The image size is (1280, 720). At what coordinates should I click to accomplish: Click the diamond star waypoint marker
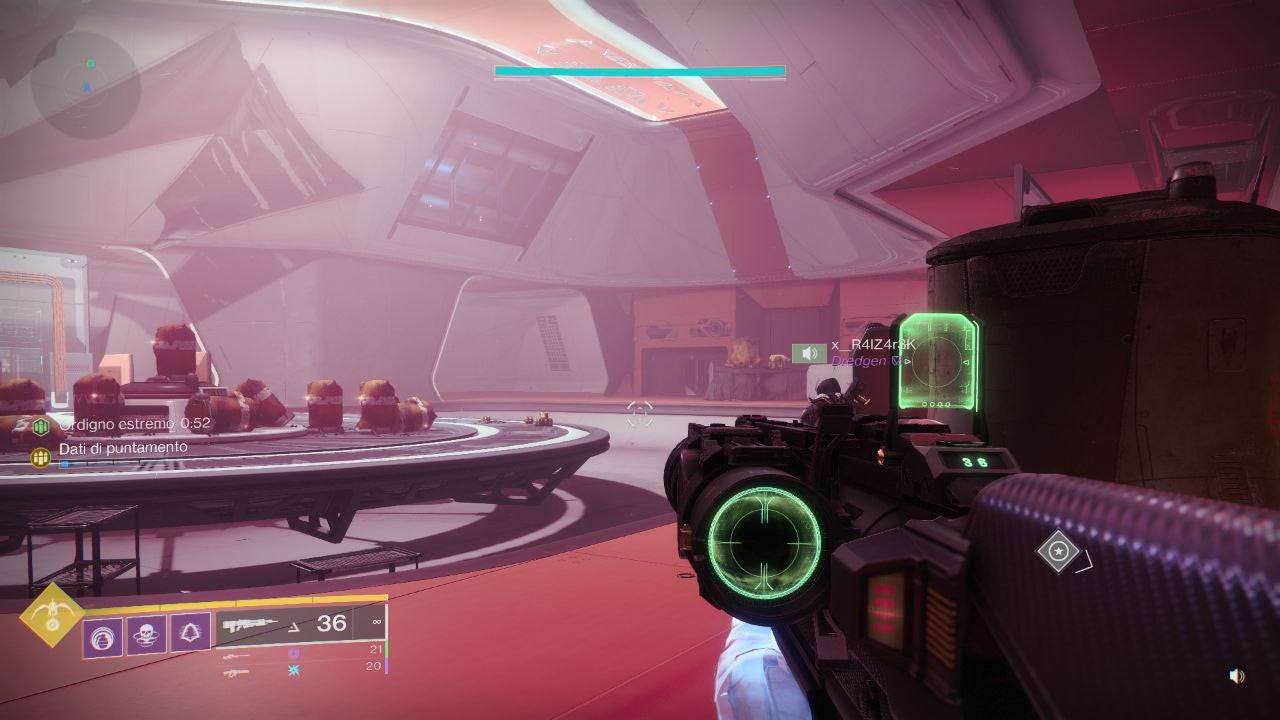coord(1058,551)
